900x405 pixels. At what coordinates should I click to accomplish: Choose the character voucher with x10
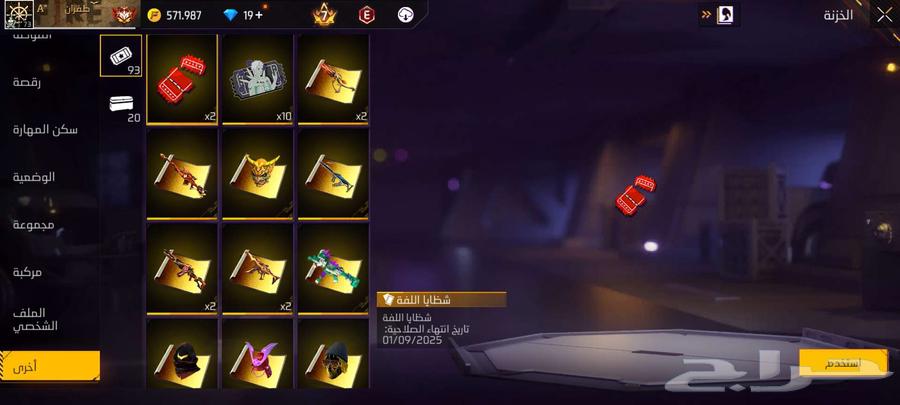258,79
